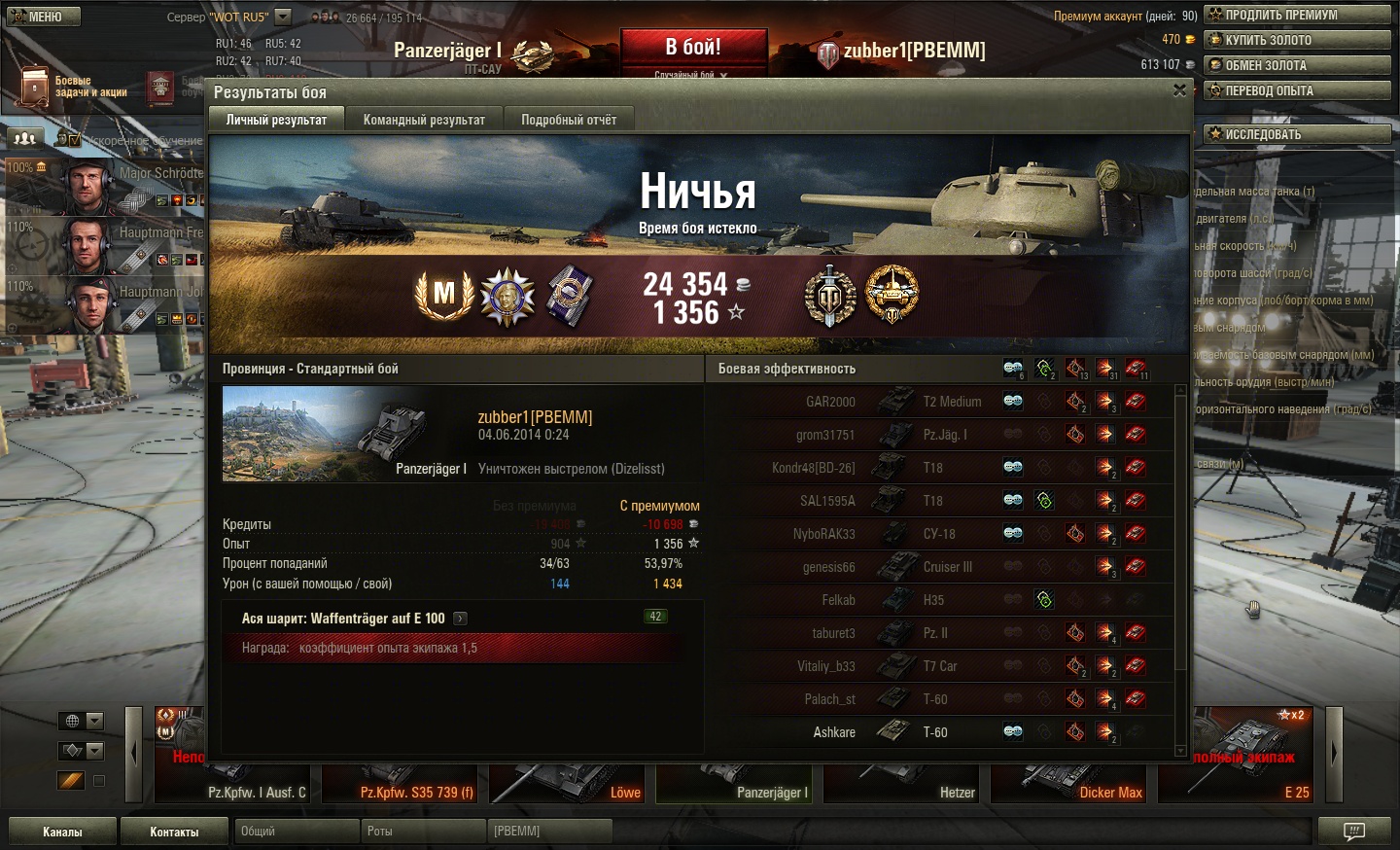The image size is (1400, 850).
Task: Click ПРОДЛИТЬ ПРЕМИУМ button
Action: click(x=1298, y=15)
